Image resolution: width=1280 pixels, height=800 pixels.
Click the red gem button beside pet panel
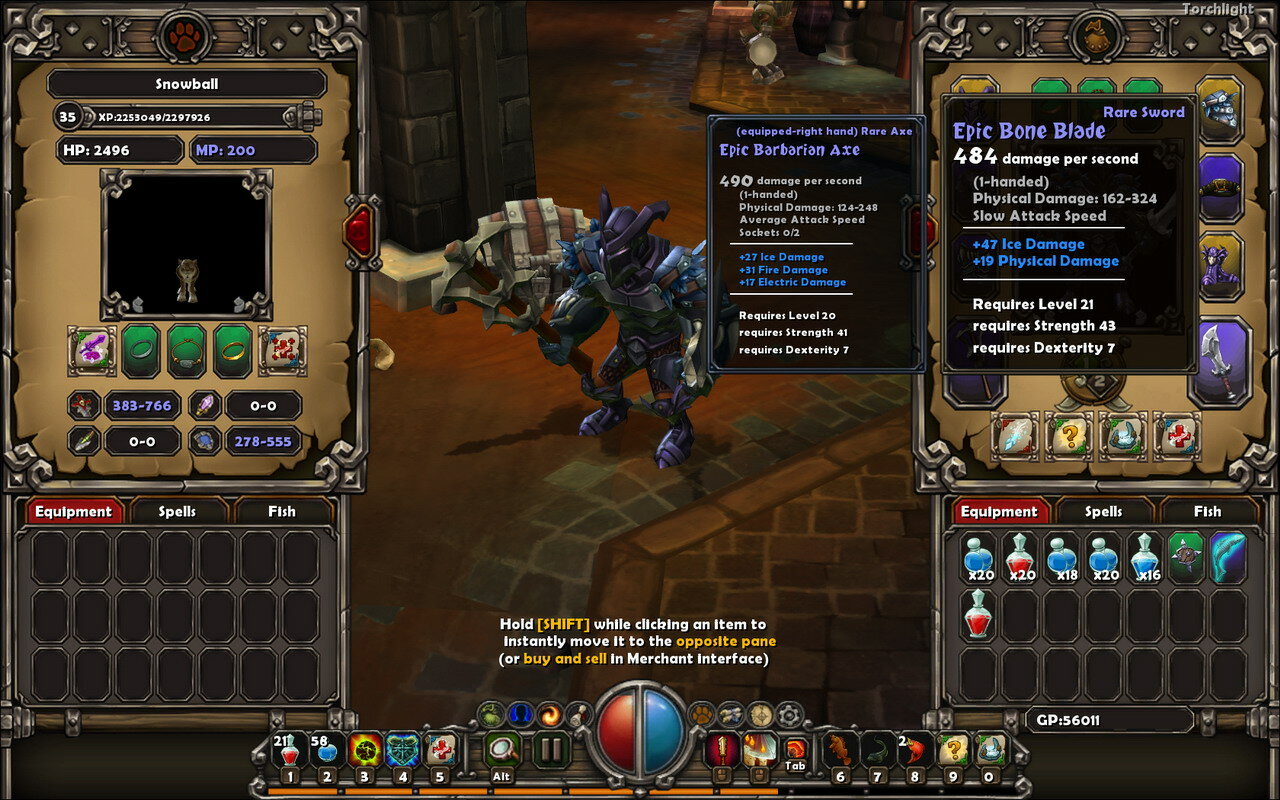point(360,230)
